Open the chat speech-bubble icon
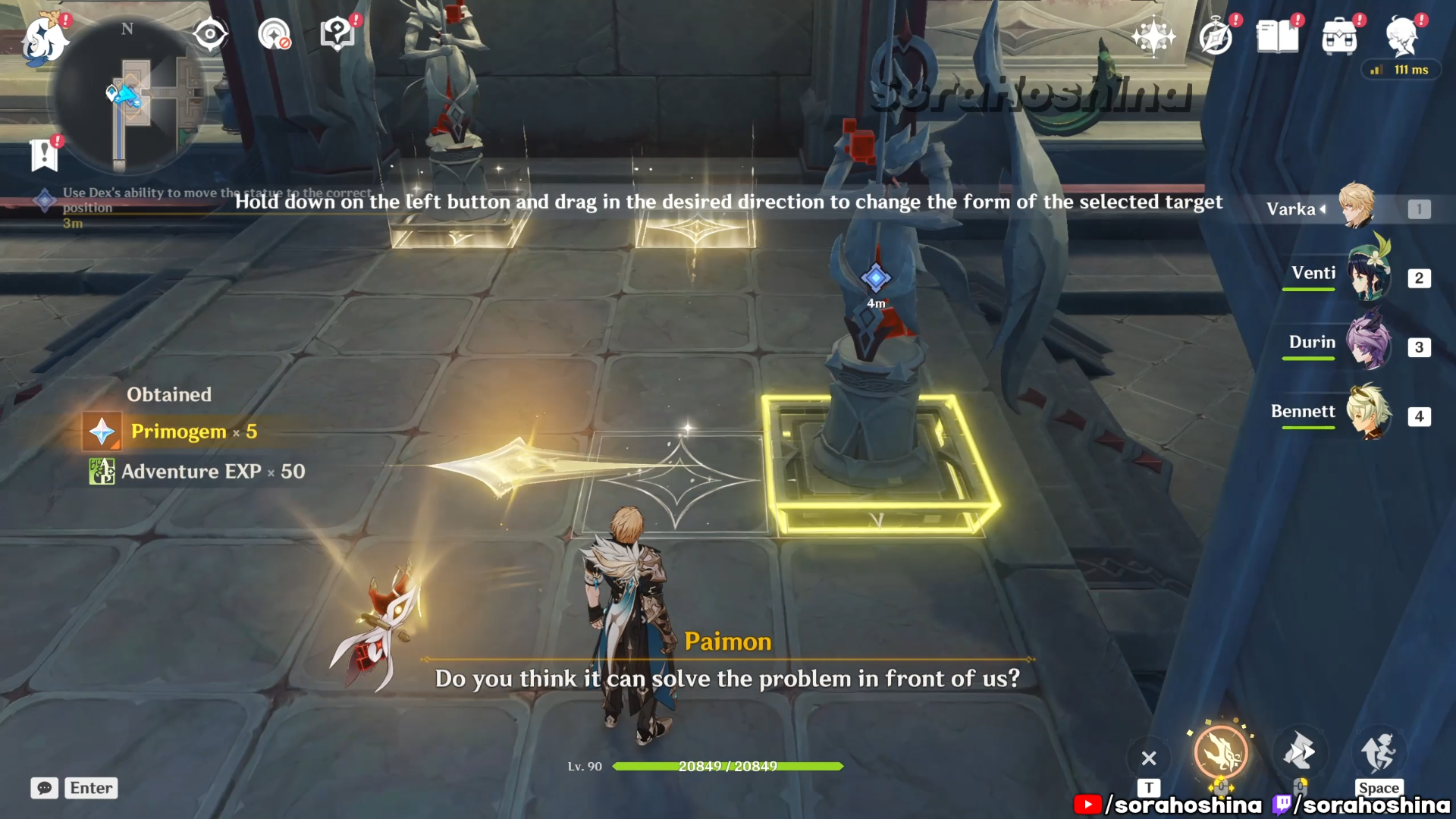The image size is (1456, 819). (x=45, y=788)
